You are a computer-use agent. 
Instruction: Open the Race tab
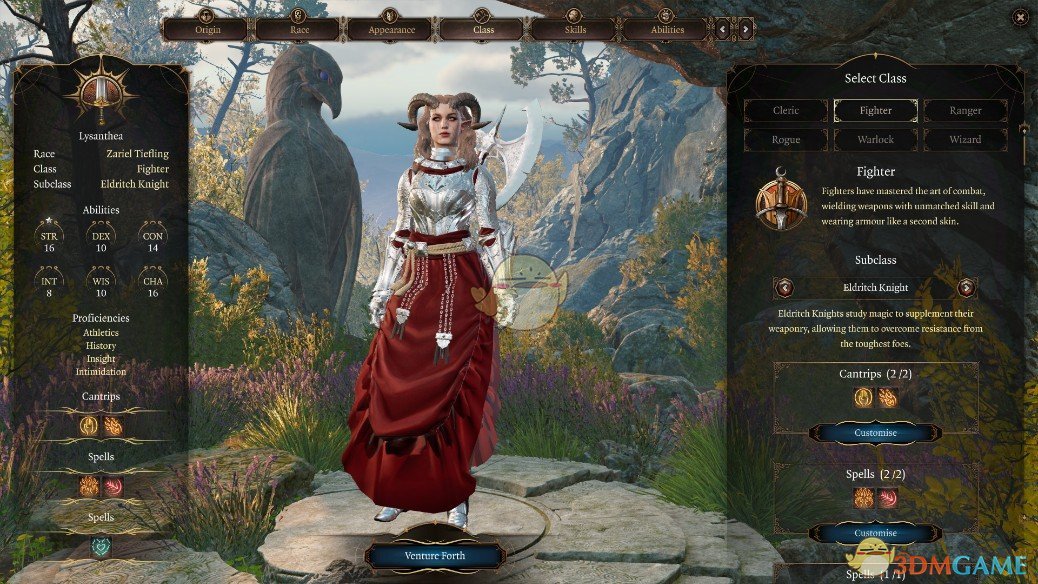click(x=299, y=29)
